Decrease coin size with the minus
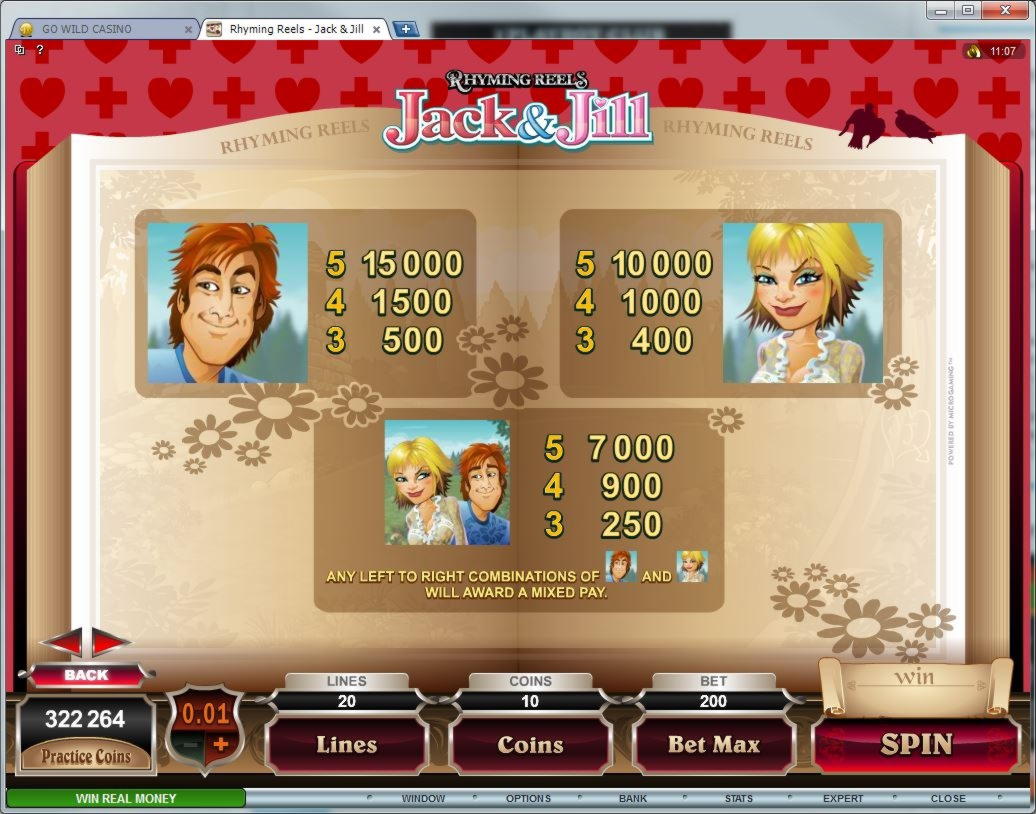The height and width of the screenshot is (814, 1036). (x=187, y=745)
